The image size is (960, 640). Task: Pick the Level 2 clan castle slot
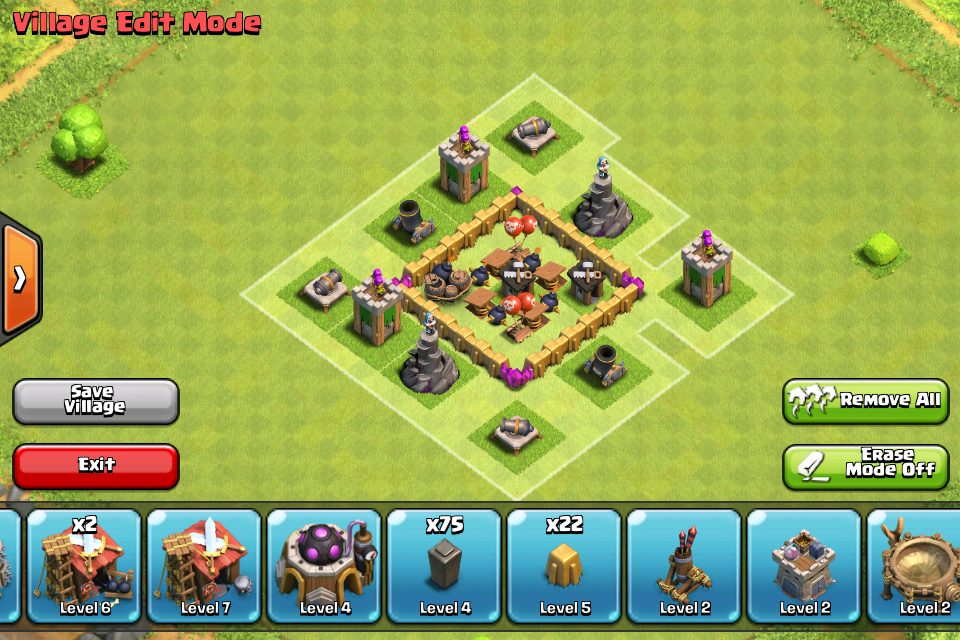[x=804, y=566]
